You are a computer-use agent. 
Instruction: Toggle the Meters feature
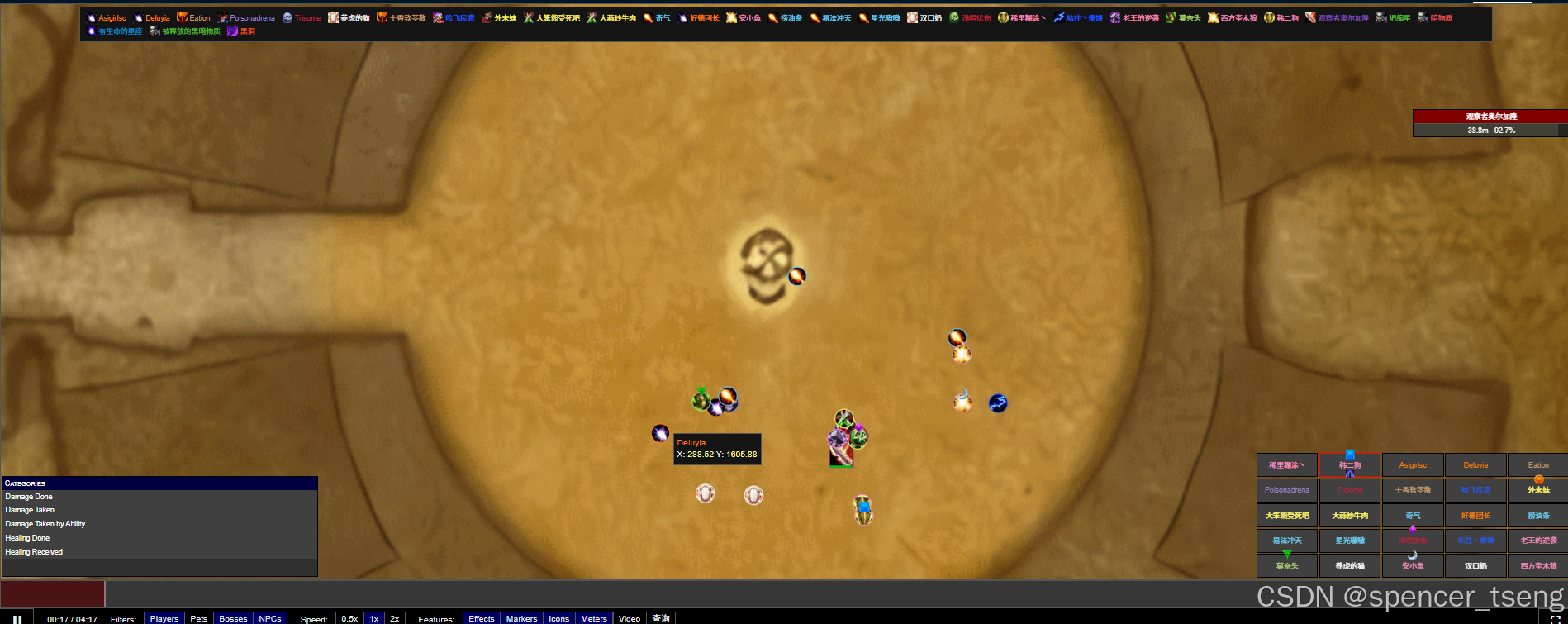[x=594, y=618]
